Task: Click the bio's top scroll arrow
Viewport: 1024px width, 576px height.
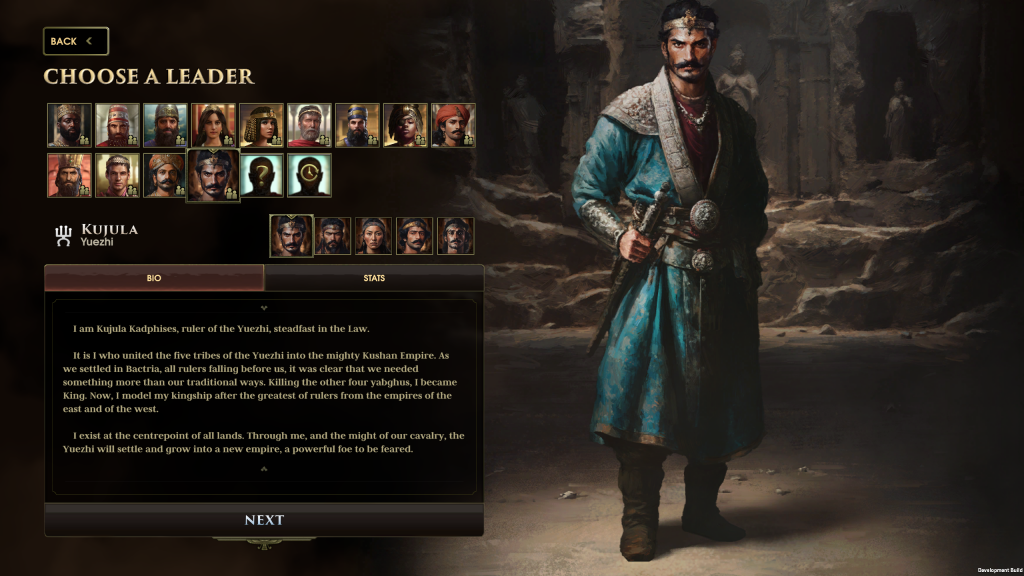Action: (264, 308)
